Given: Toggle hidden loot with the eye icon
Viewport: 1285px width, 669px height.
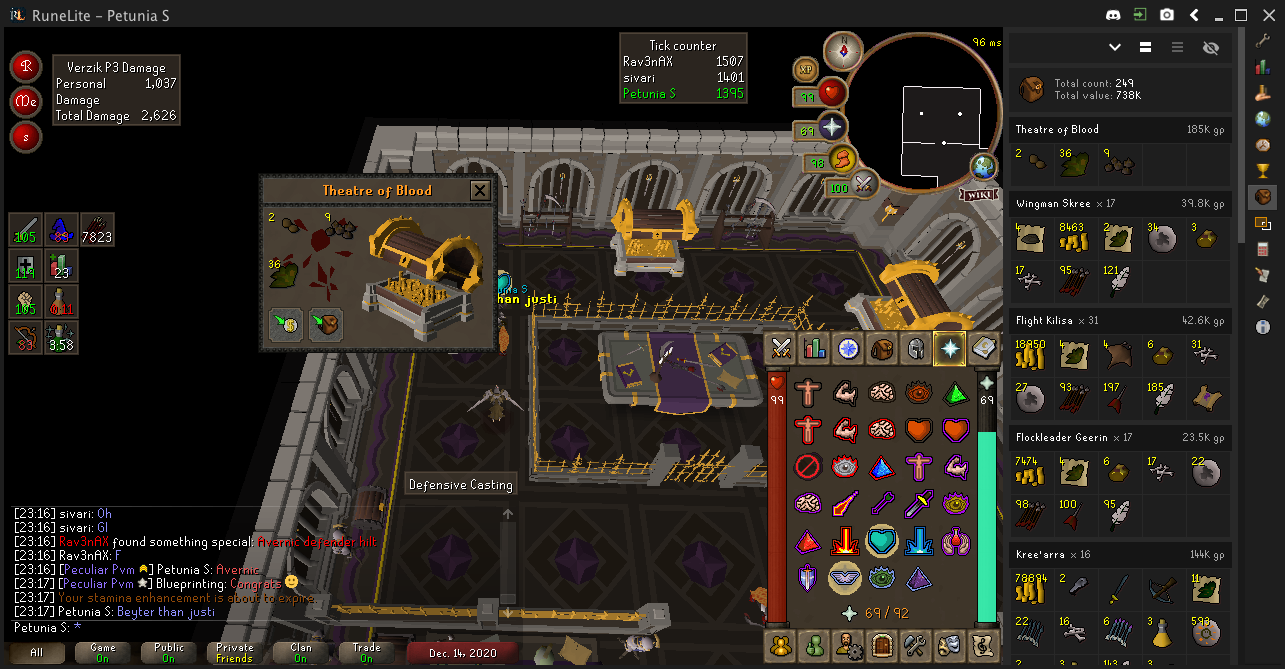Looking at the screenshot, I should (x=1212, y=47).
